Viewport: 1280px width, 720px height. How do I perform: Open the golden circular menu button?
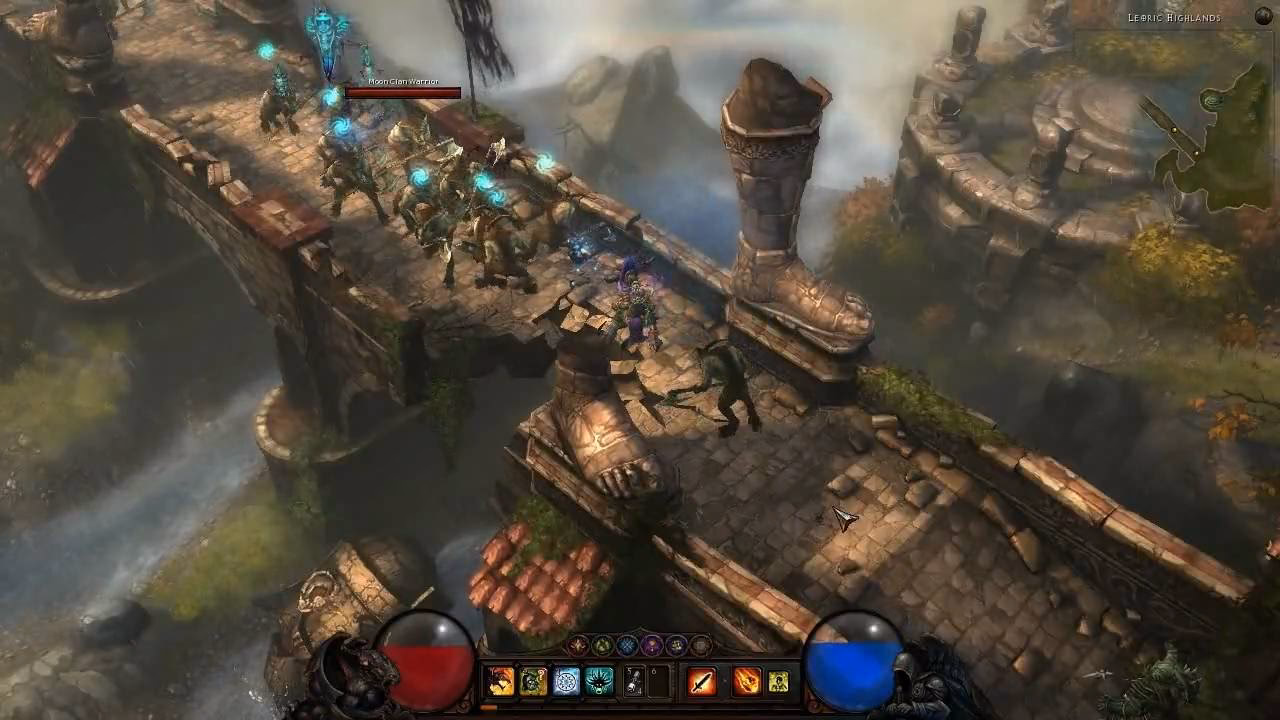tap(673, 645)
